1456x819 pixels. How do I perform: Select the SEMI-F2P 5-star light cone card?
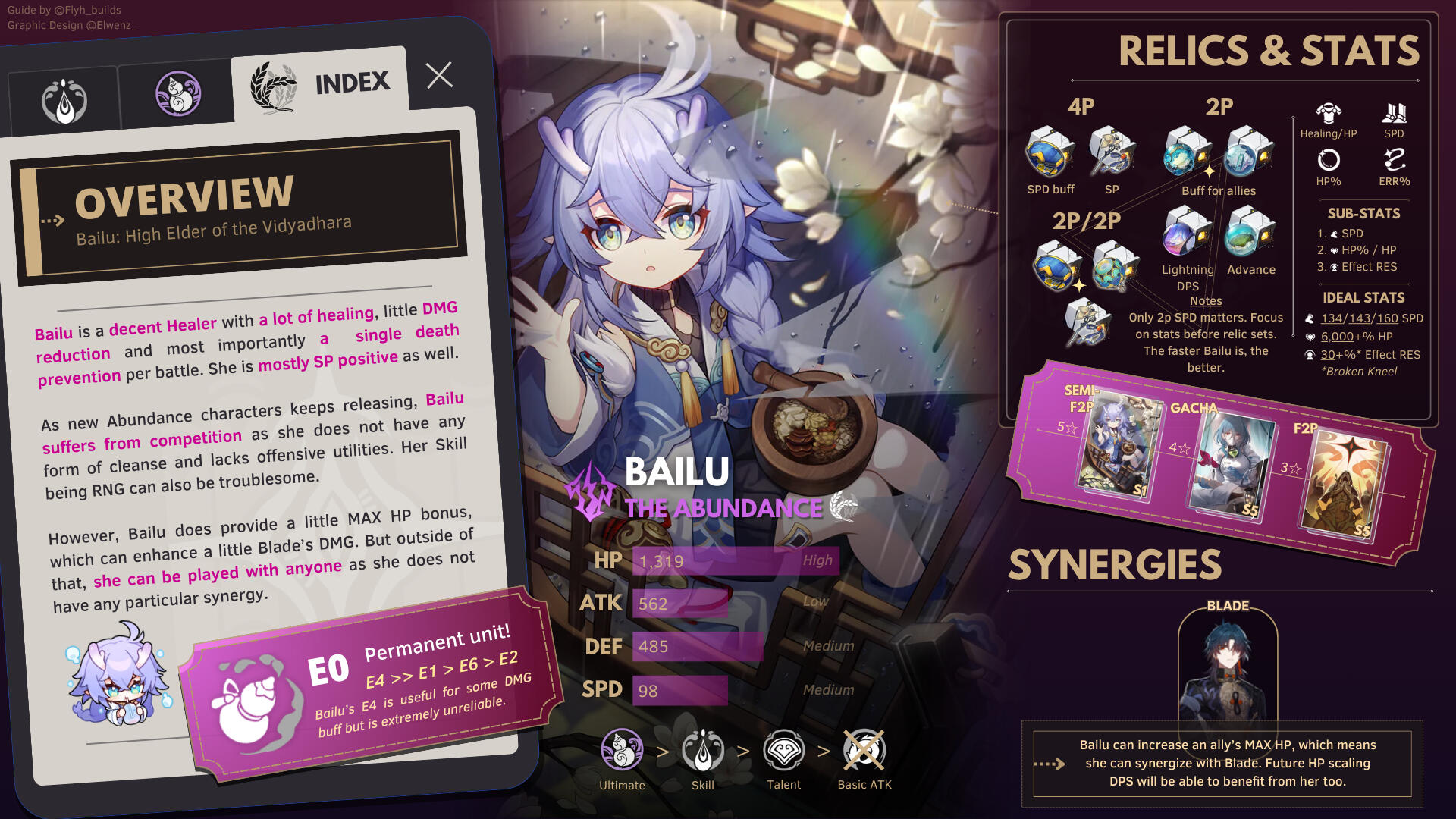(1116, 447)
